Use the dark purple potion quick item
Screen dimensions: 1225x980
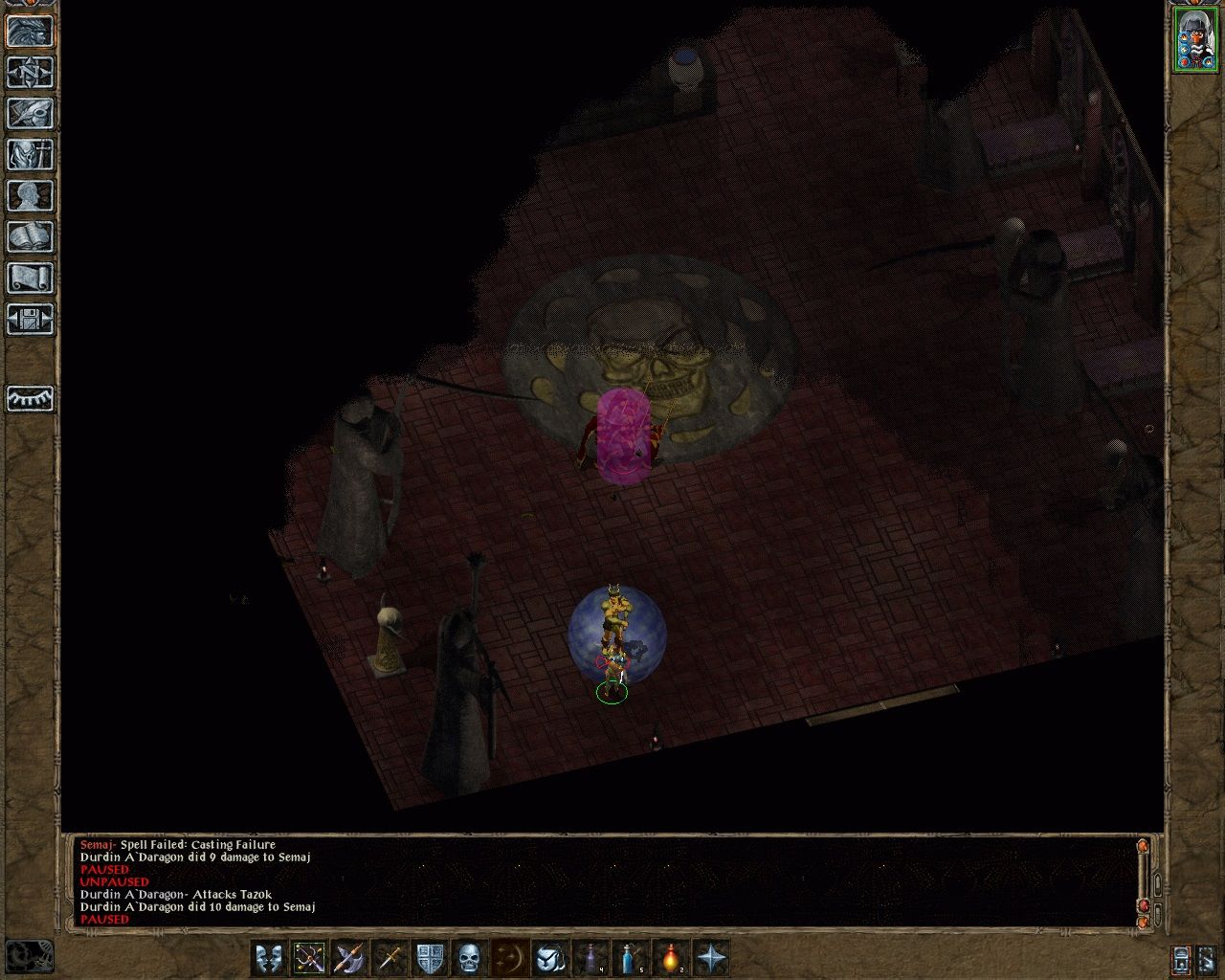point(590,957)
